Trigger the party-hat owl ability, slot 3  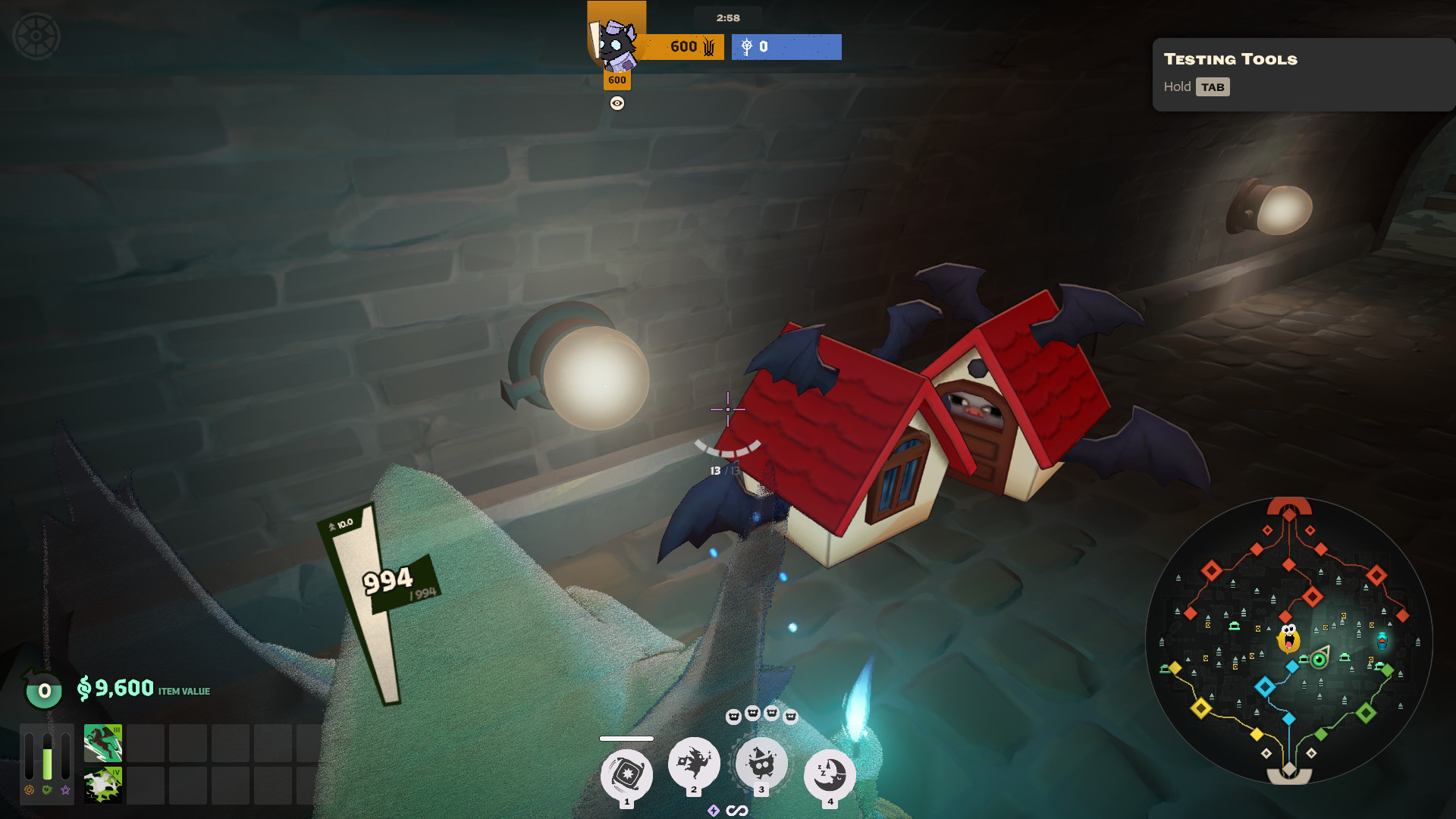coord(761,763)
